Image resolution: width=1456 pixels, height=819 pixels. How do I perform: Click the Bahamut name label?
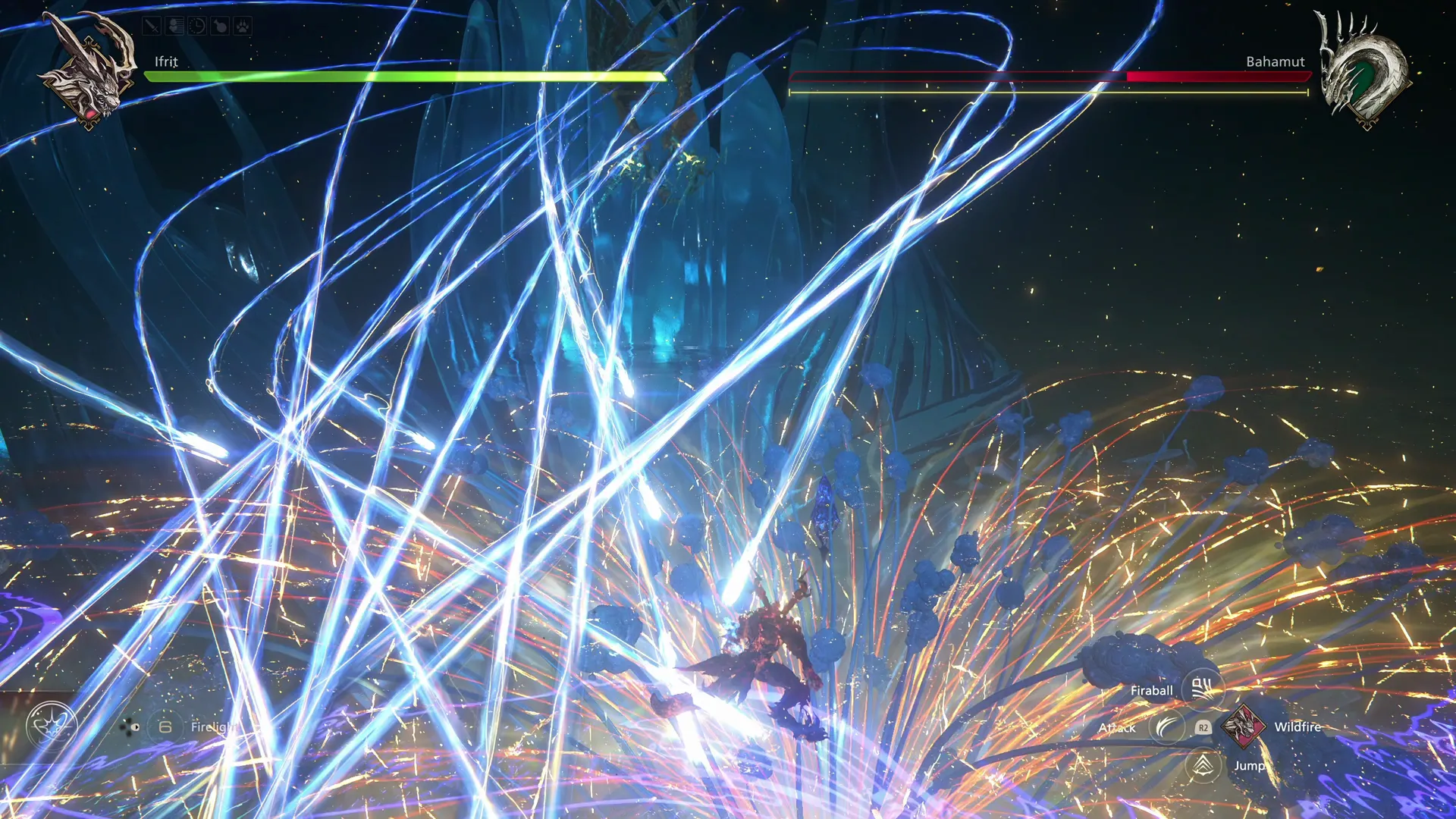pos(1276,62)
